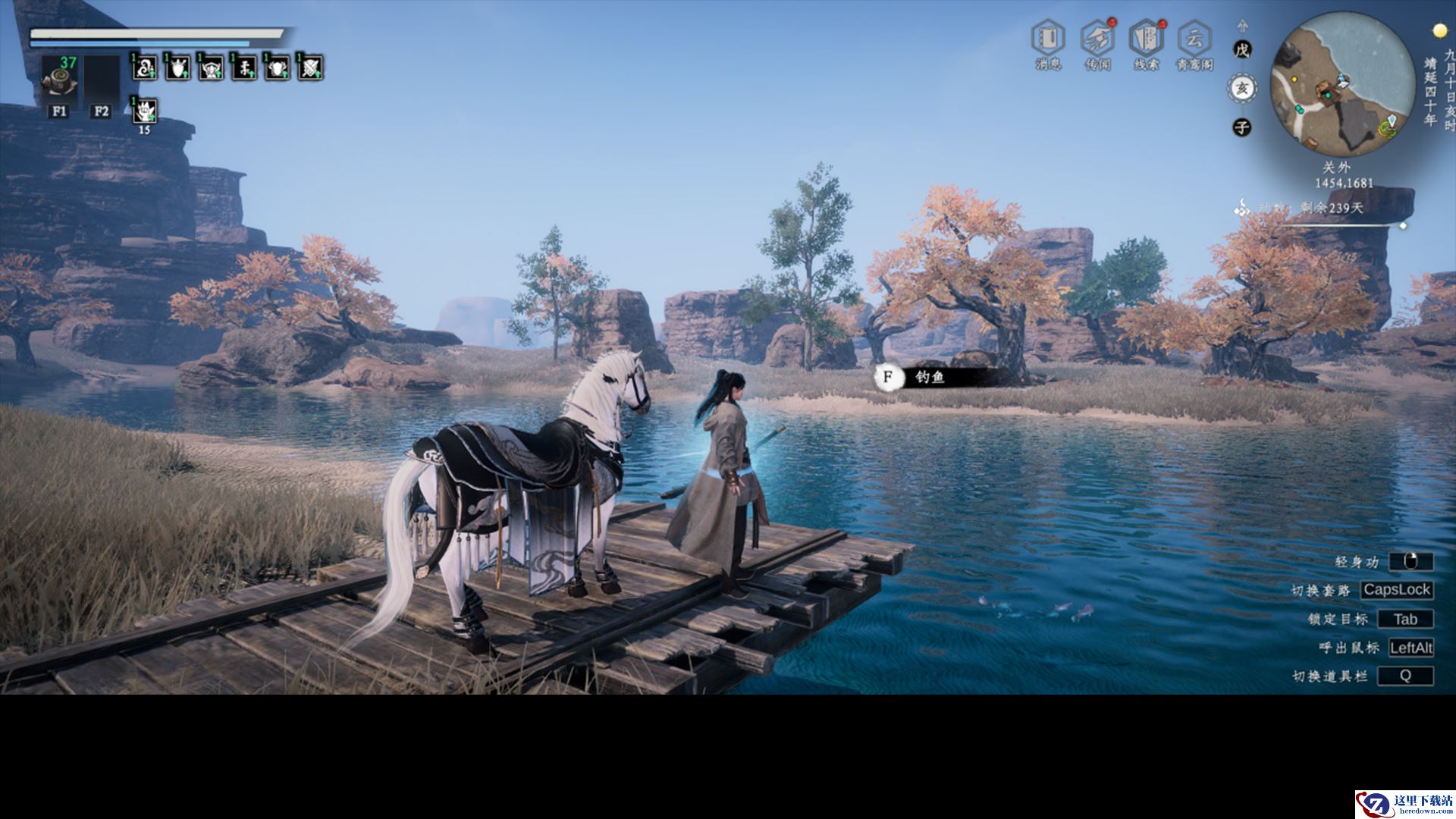Select the 戌 time period marker
This screenshot has width=1456, height=819.
[1241, 50]
